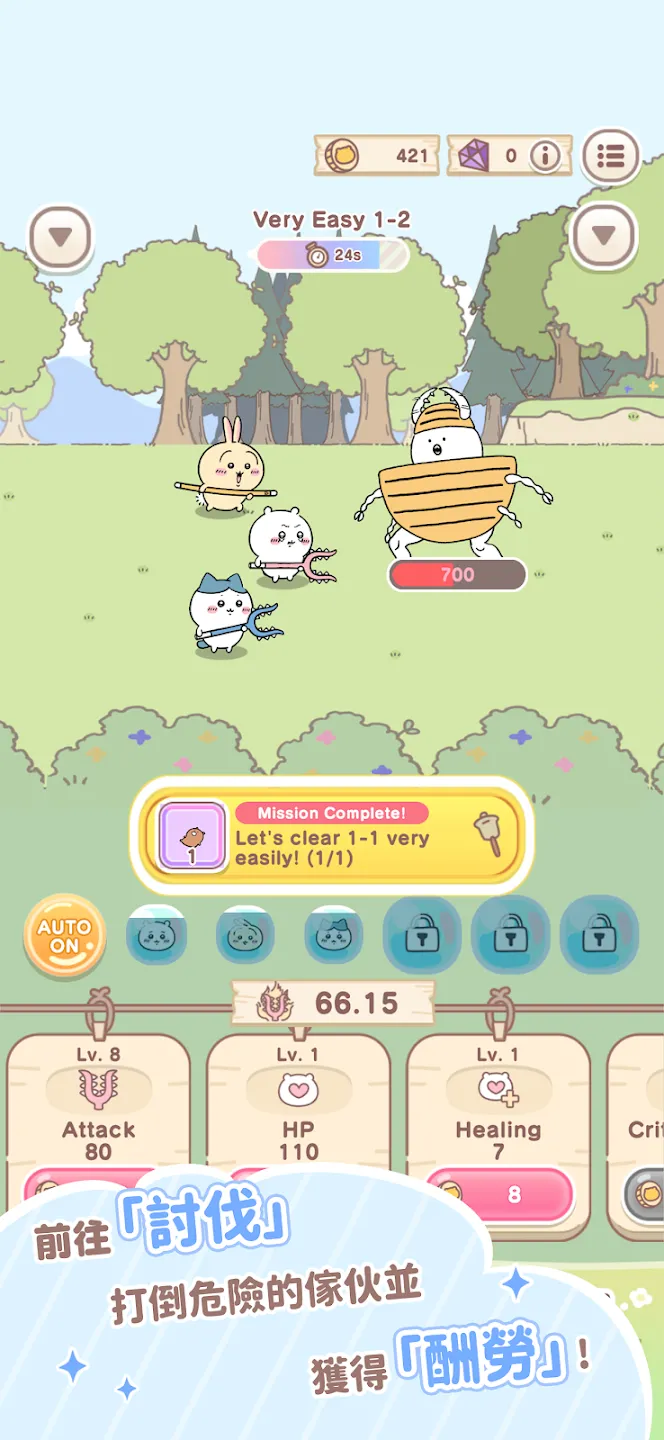Claim the Mission Complete reward banner
Image resolution: width=664 pixels, height=1440 pixels.
(331, 834)
